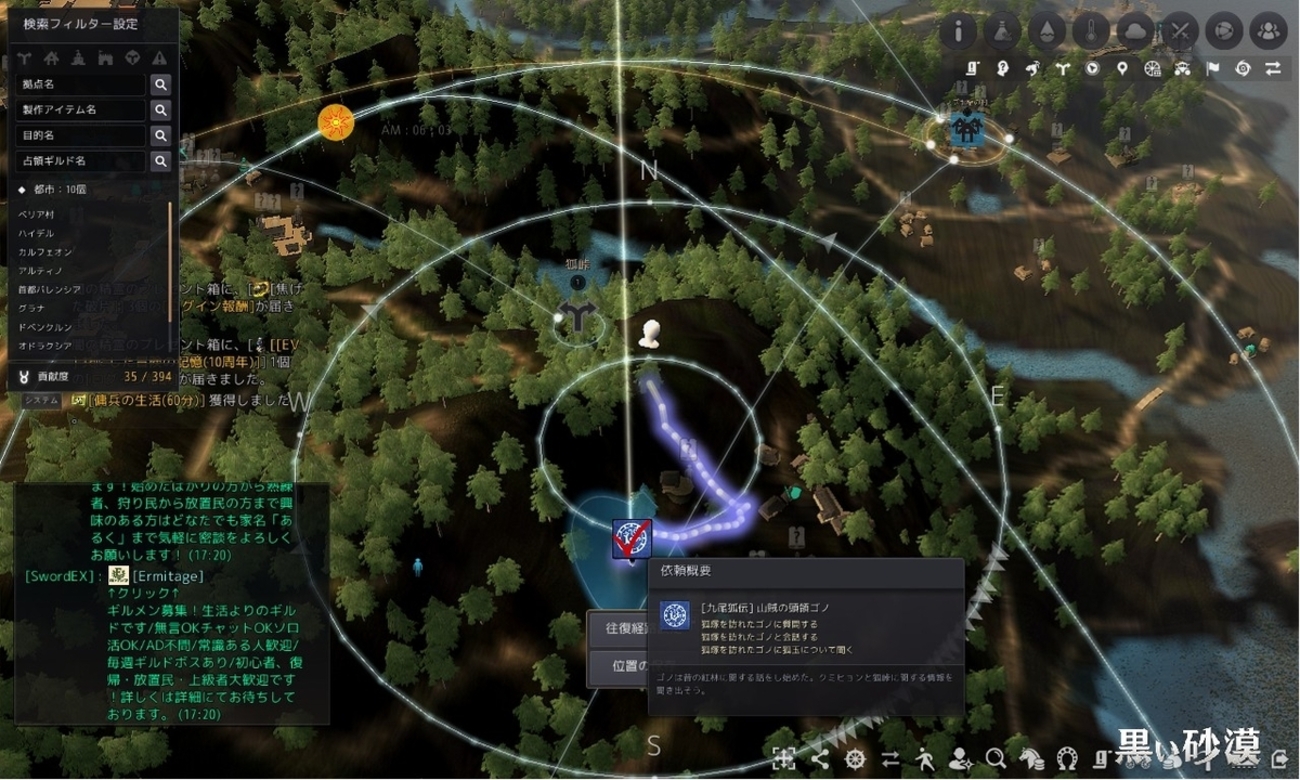1300x780 pixels.
Task: Toggle the water drop map overlay
Action: click(1047, 31)
